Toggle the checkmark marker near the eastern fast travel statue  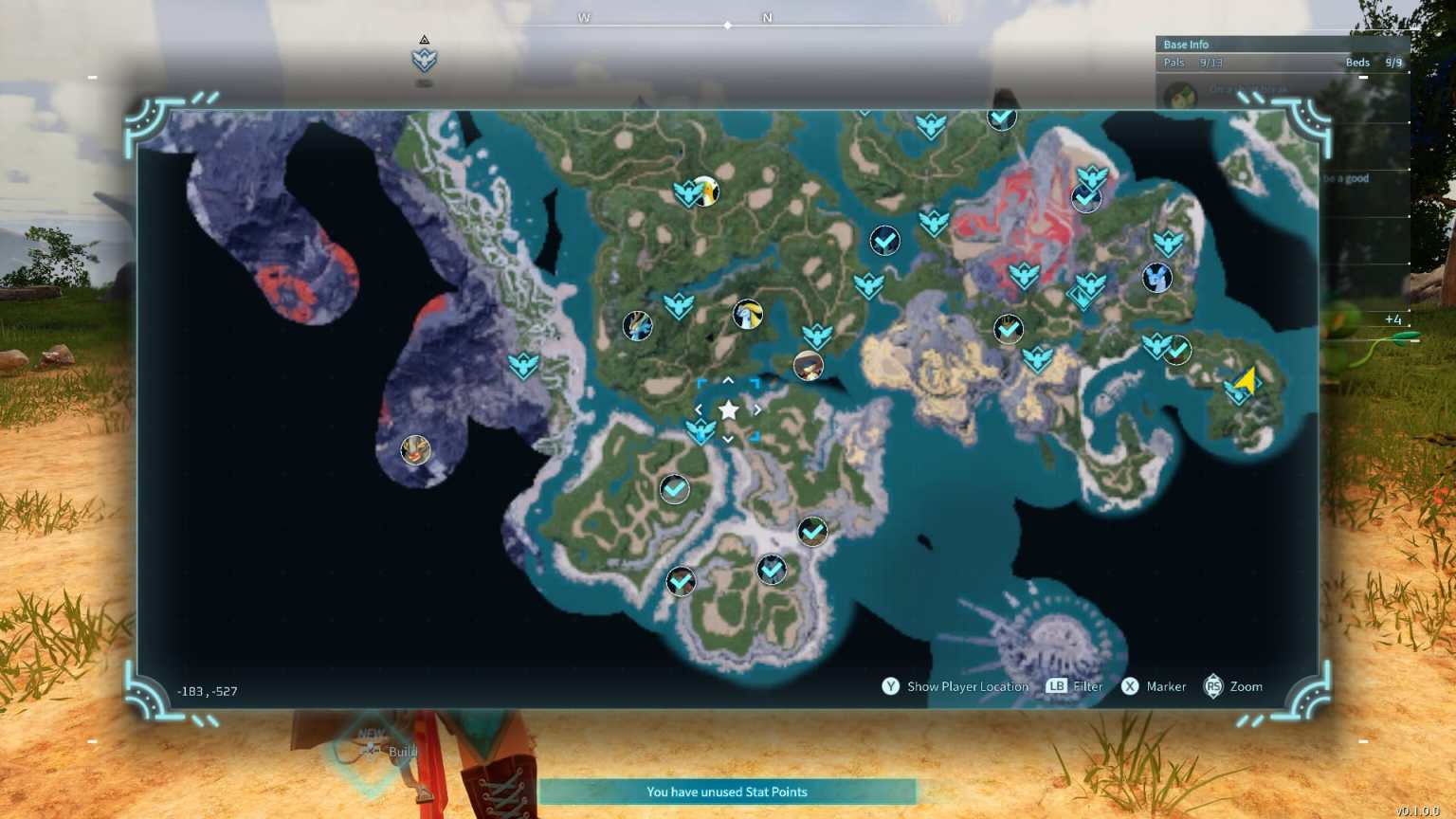[x=1177, y=349]
